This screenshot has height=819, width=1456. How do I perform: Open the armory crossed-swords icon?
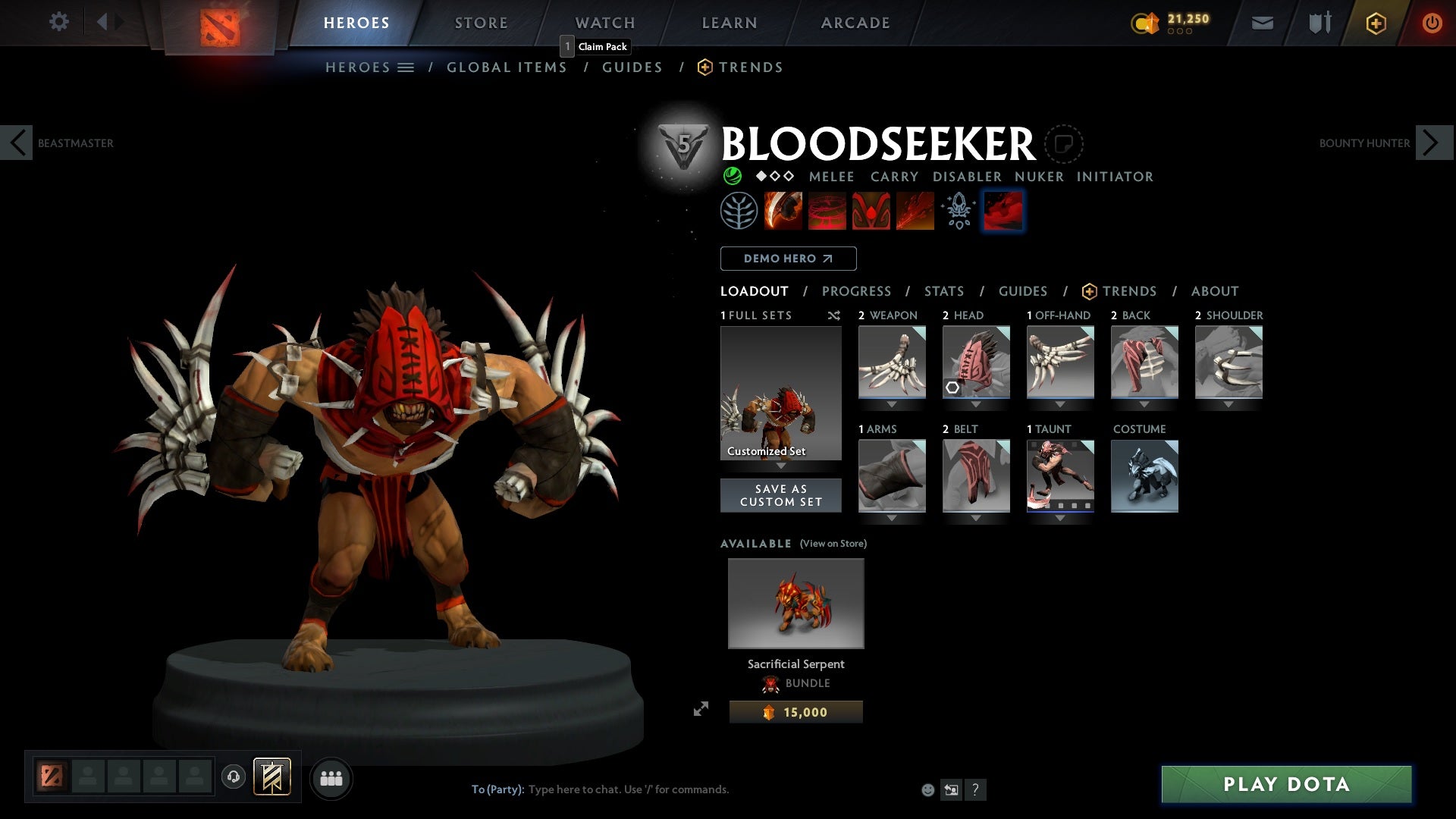tap(1319, 23)
